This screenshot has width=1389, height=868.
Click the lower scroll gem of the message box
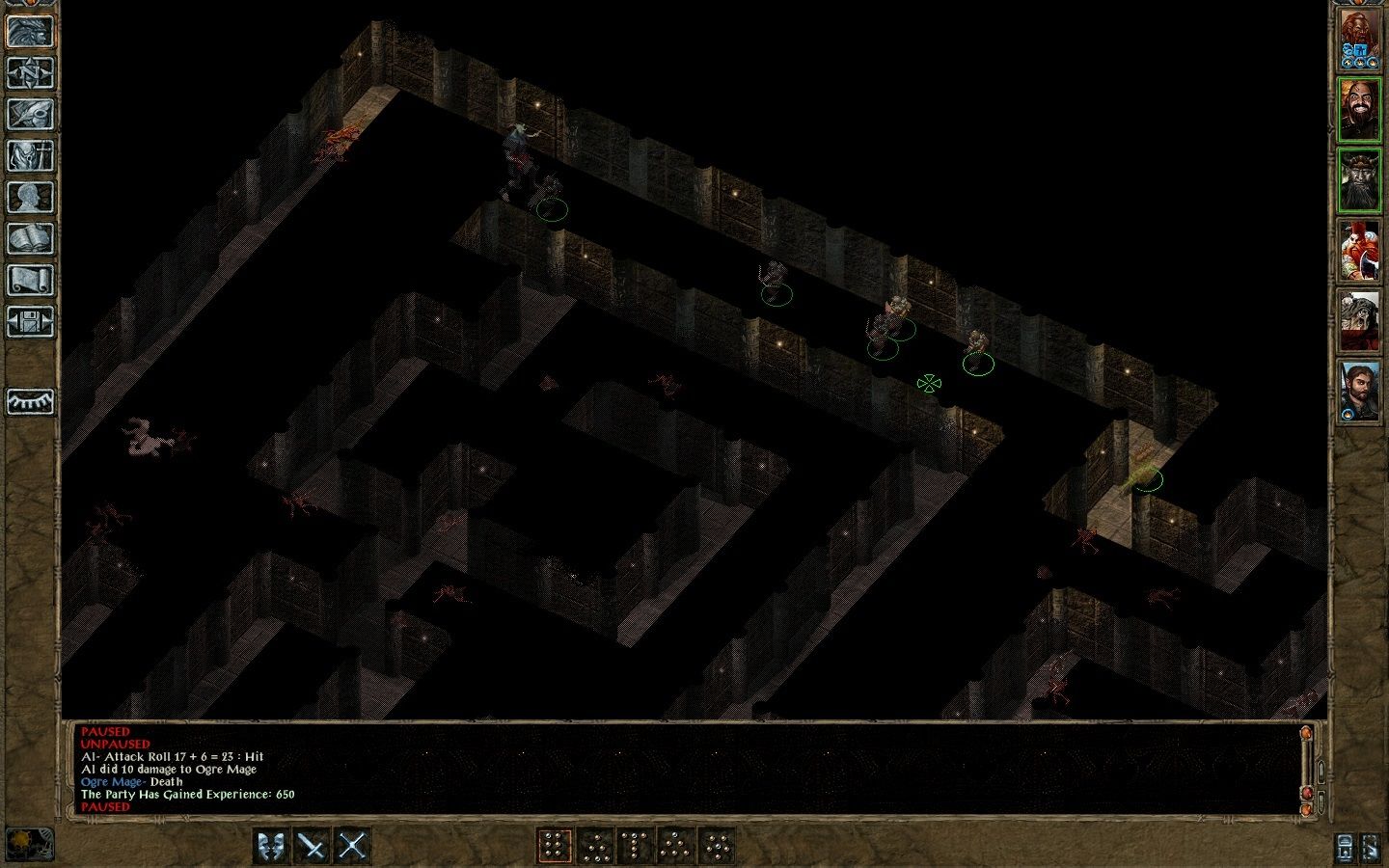click(x=1309, y=795)
